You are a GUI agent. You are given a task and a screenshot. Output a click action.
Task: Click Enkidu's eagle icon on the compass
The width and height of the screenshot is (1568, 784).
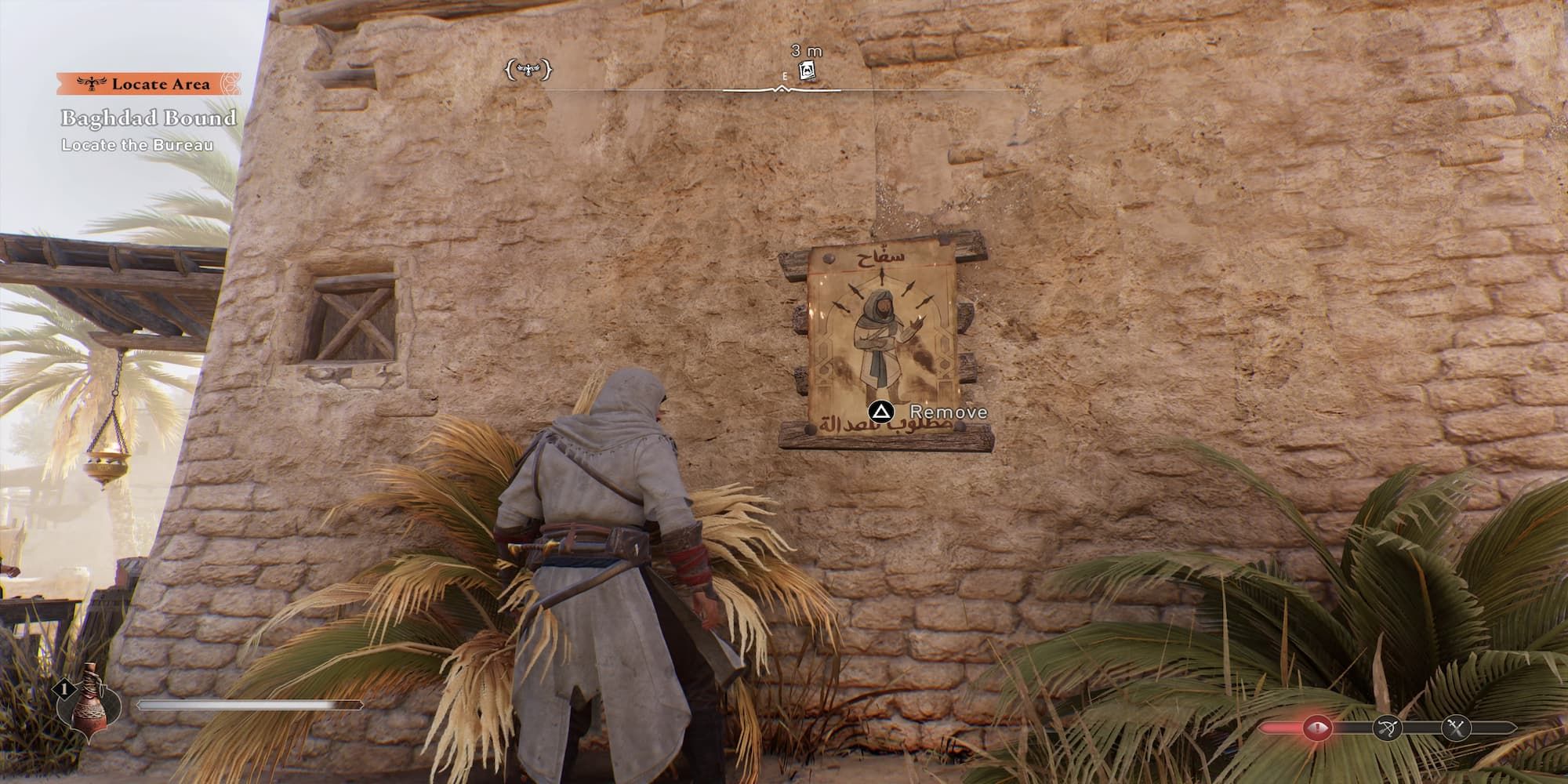[x=530, y=70]
